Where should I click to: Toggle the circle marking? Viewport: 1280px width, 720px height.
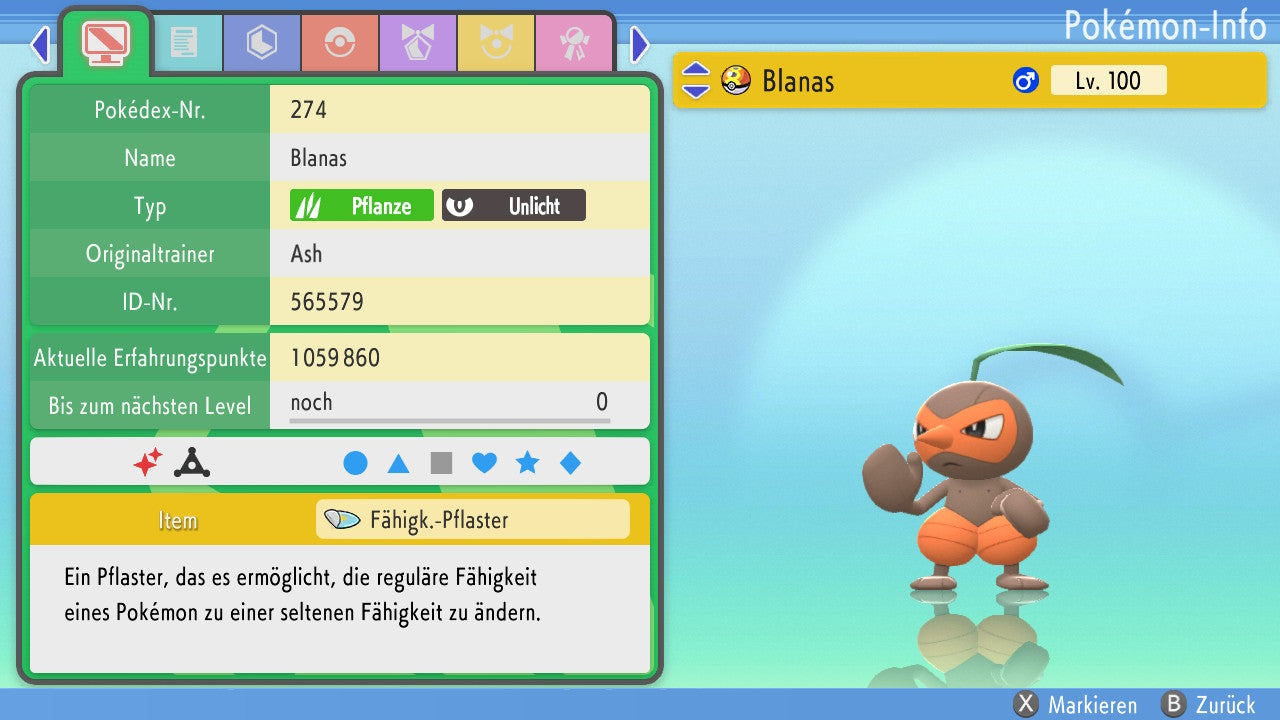click(355, 463)
